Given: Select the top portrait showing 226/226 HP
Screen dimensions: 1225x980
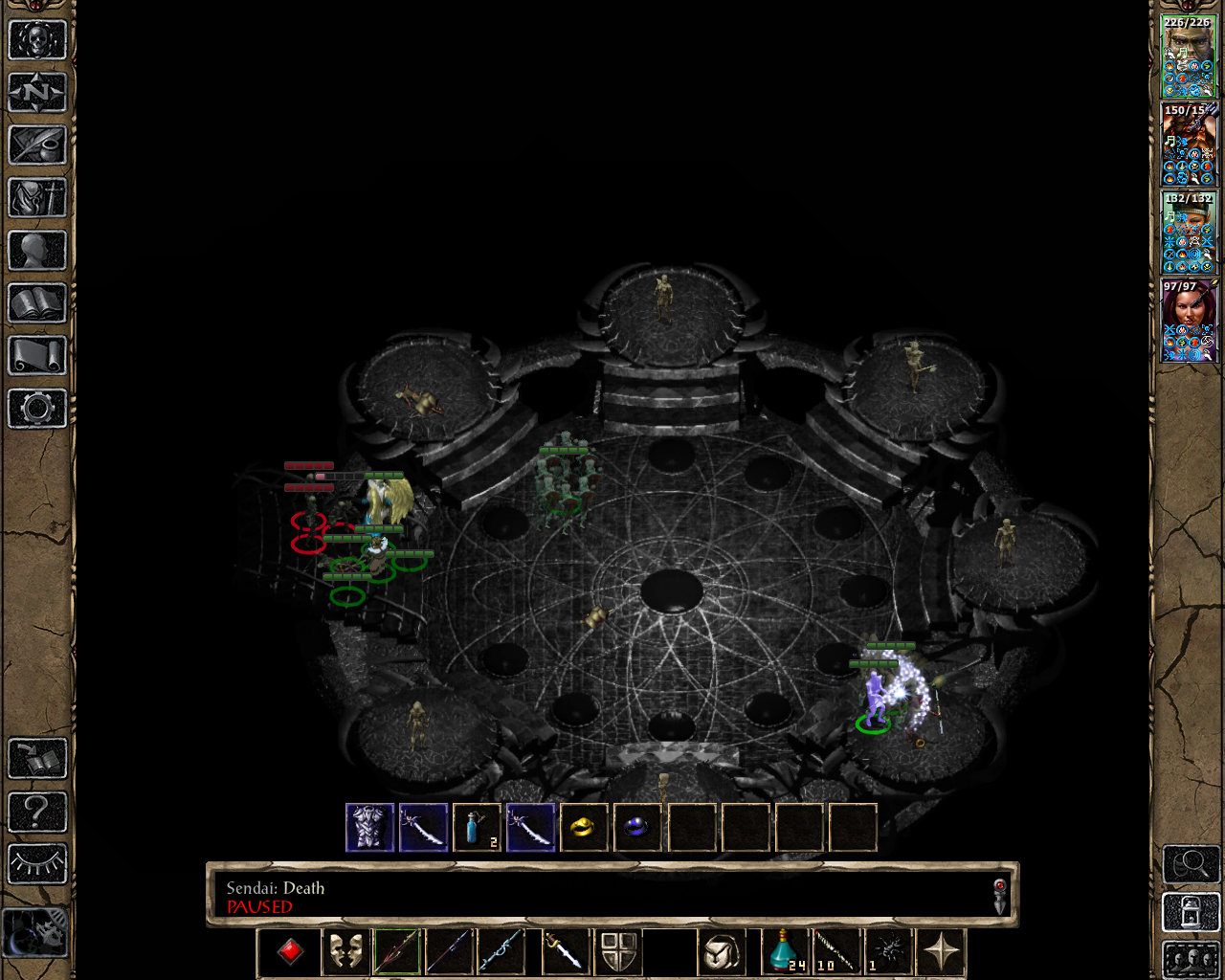Looking at the screenshot, I should pyautogui.click(x=1189, y=53).
